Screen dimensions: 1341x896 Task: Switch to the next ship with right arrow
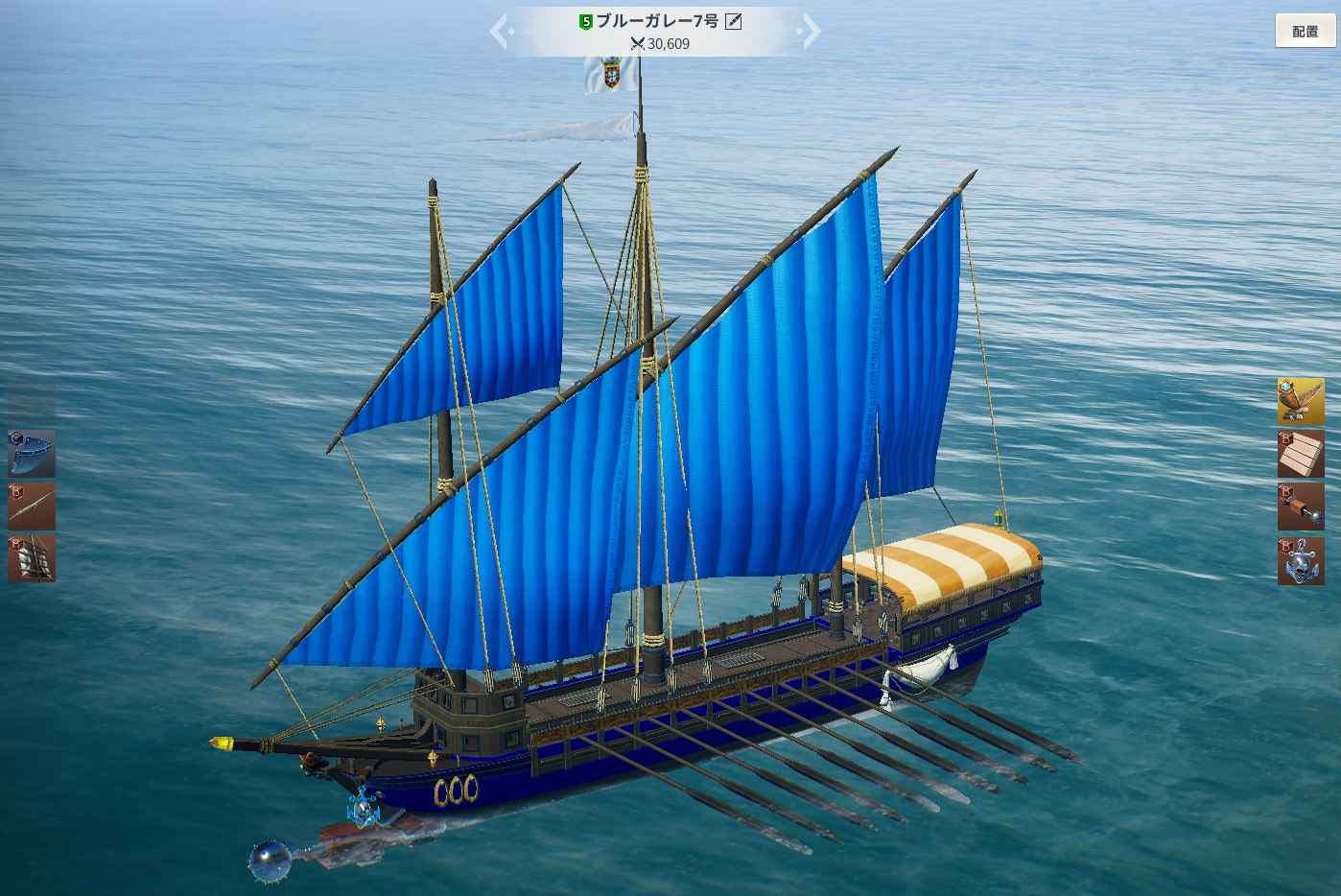[811, 31]
